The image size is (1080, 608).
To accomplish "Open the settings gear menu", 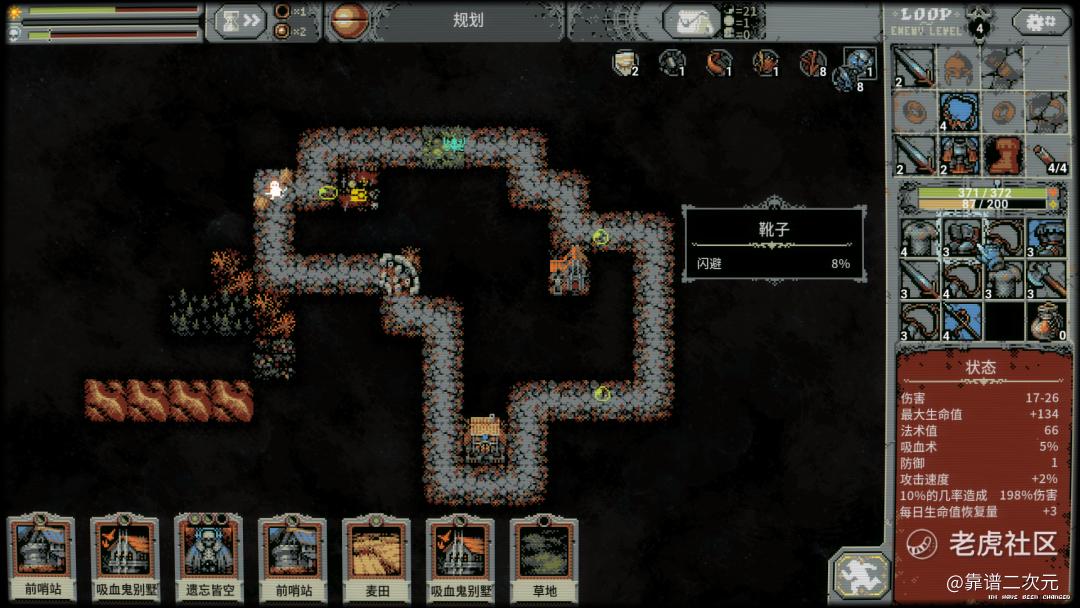I will point(1039,21).
